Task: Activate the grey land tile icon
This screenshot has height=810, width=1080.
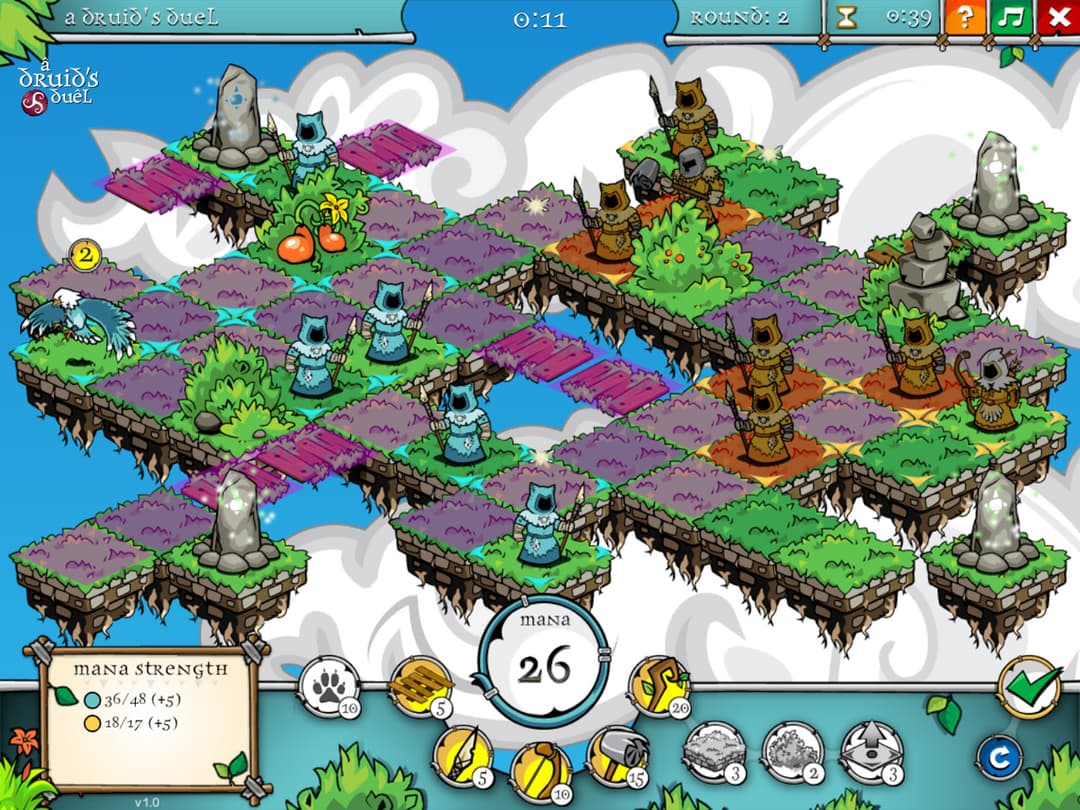Action: [x=715, y=751]
